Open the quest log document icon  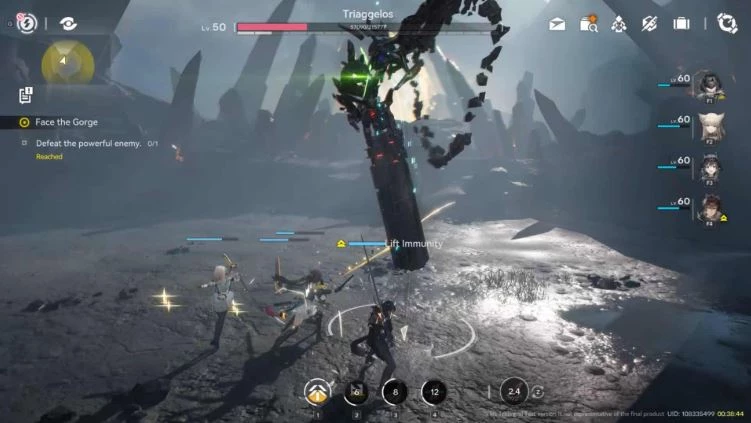click(26, 95)
